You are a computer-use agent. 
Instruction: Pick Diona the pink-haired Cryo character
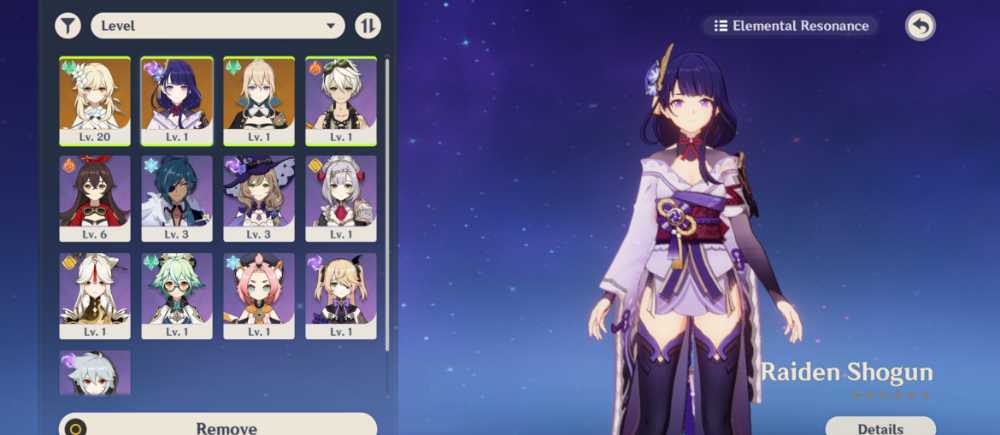[259, 295]
